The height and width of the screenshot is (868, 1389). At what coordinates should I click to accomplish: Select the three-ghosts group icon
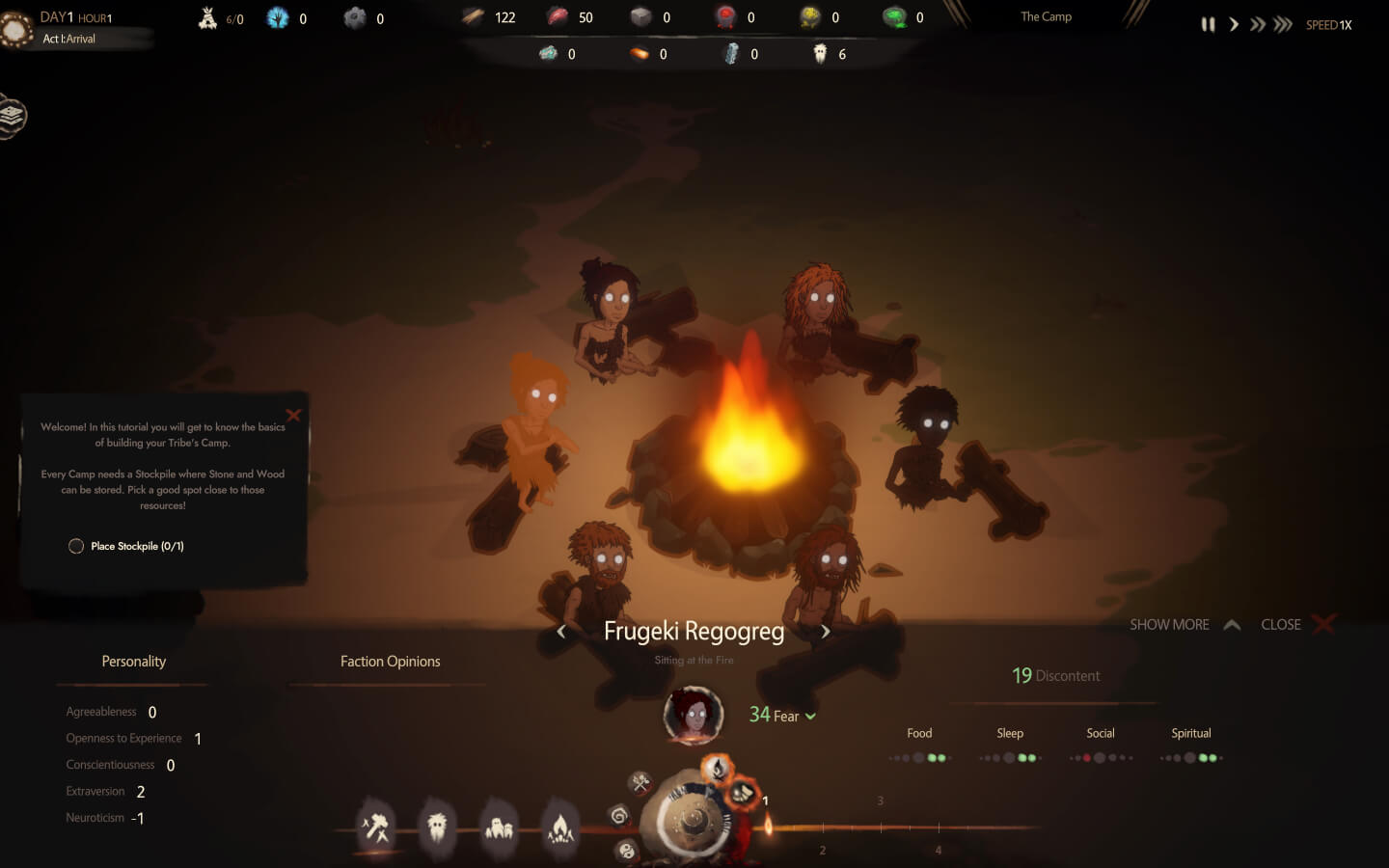pyautogui.click(x=499, y=827)
